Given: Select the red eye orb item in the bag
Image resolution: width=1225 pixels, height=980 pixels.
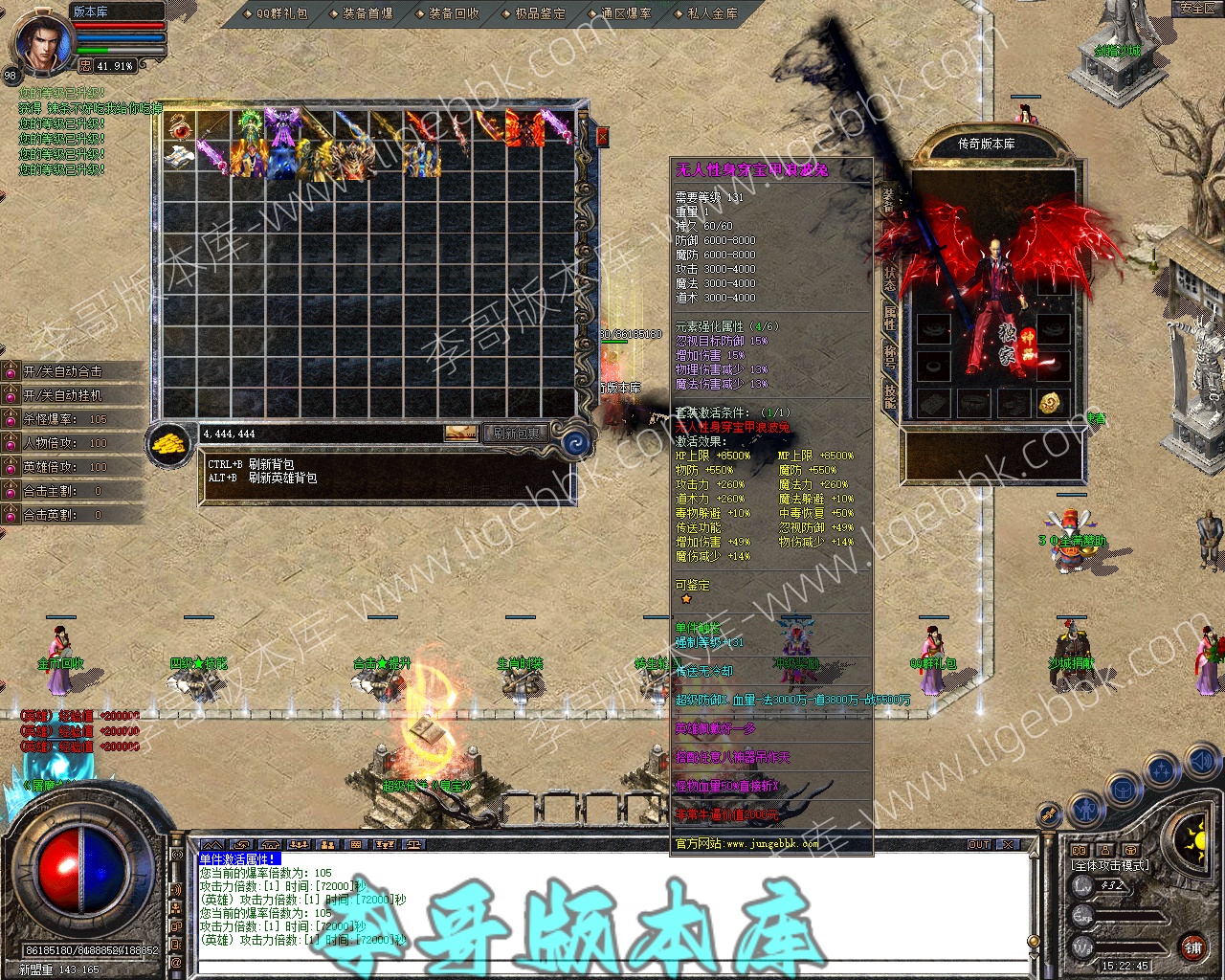Looking at the screenshot, I should click(x=179, y=126).
